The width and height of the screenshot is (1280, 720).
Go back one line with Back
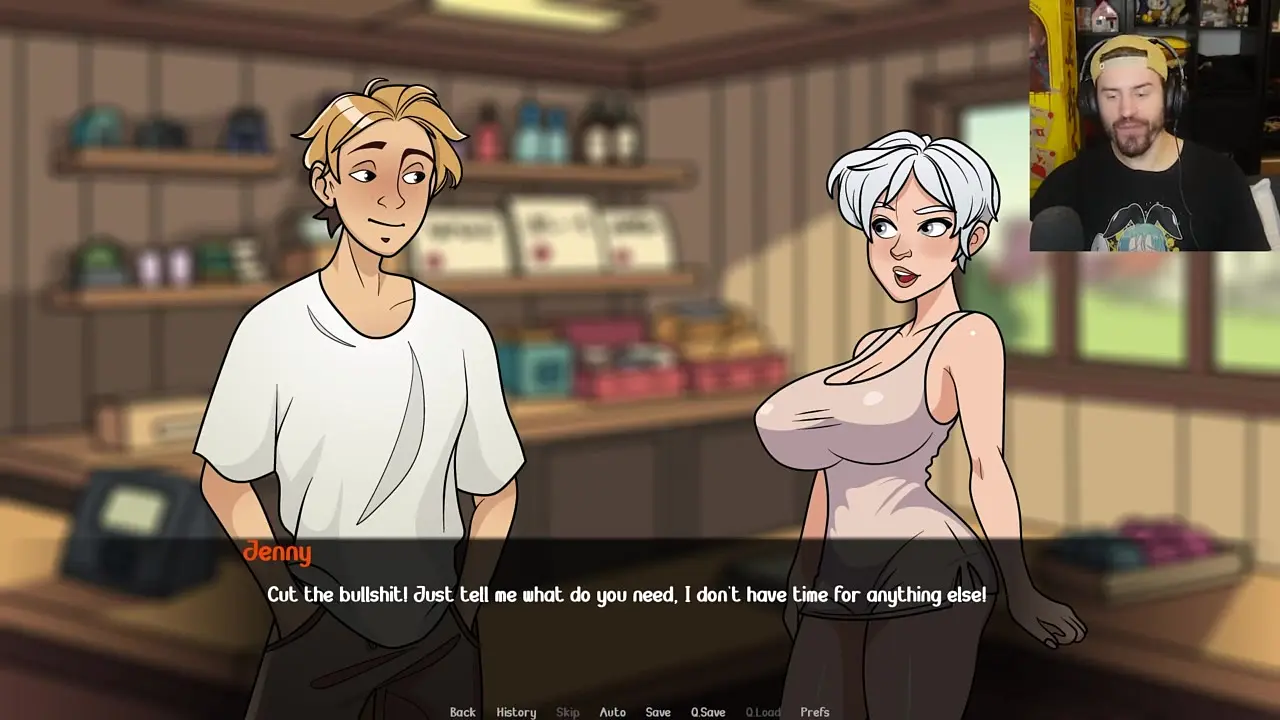coord(462,712)
